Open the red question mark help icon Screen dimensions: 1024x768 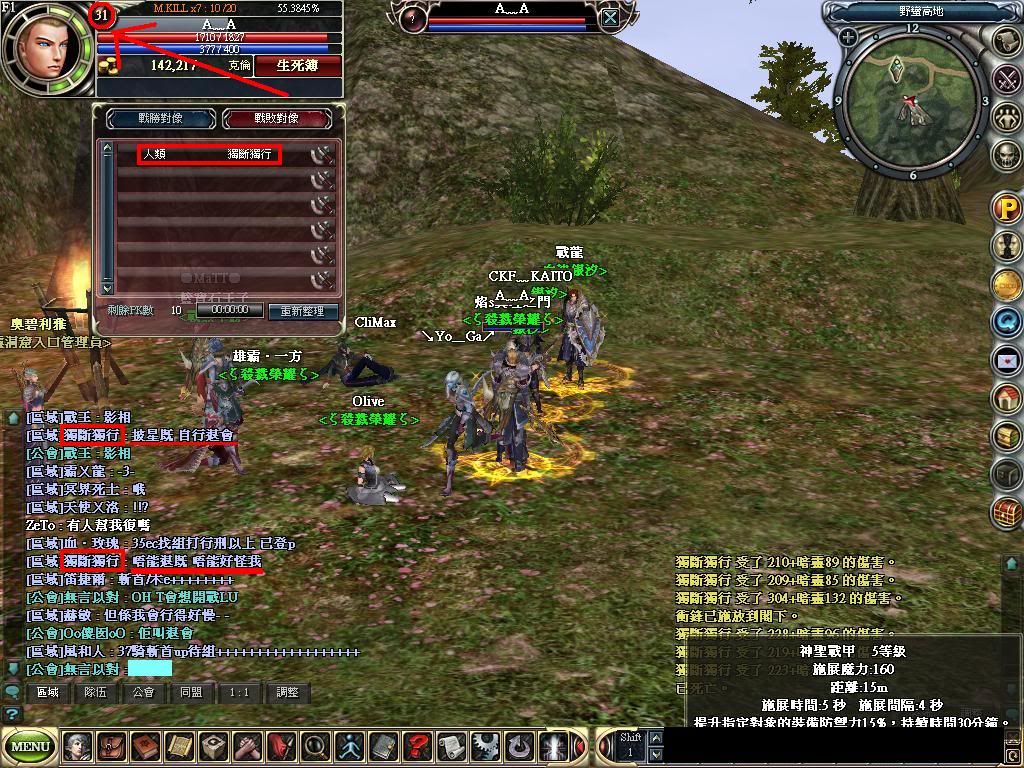click(417, 746)
